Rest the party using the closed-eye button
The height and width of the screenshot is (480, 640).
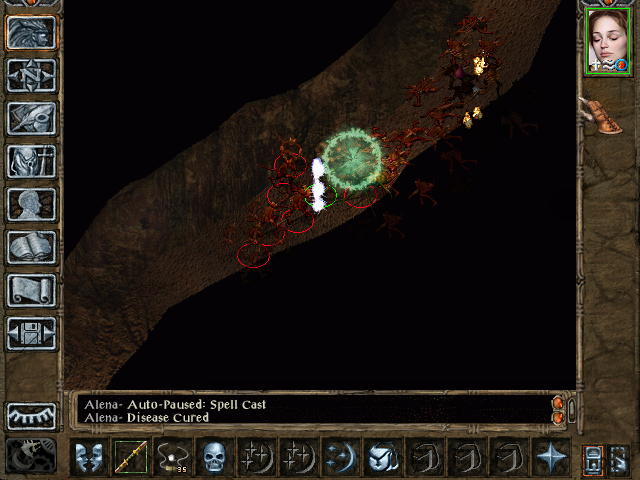click(31, 414)
